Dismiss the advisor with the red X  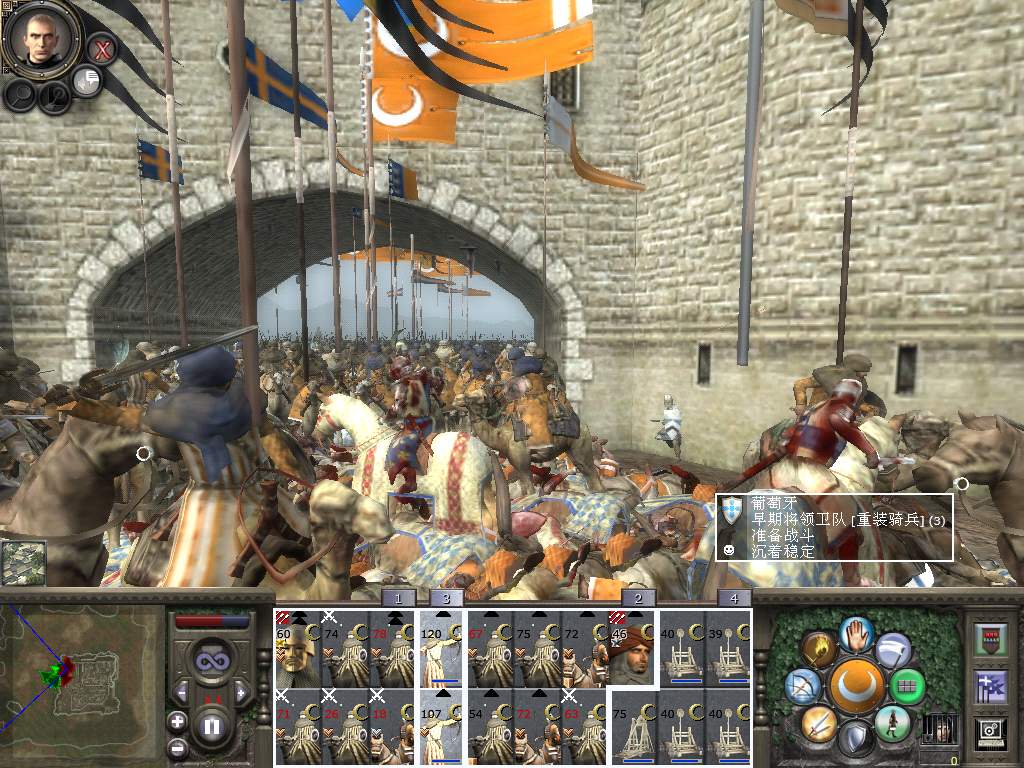pyautogui.click(x=101, y=48)
